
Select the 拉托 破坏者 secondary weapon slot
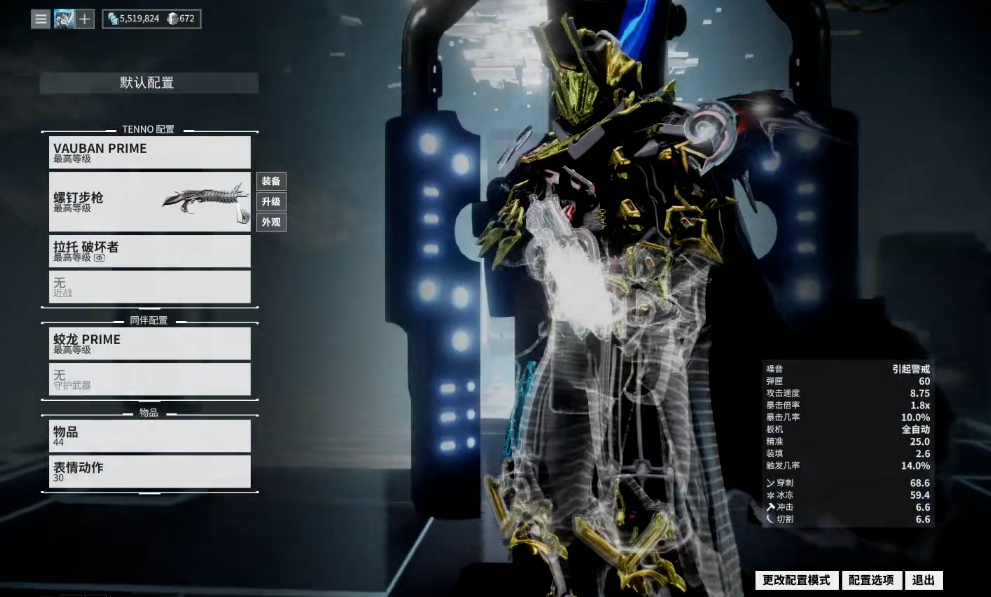click(x=150, y=251)
